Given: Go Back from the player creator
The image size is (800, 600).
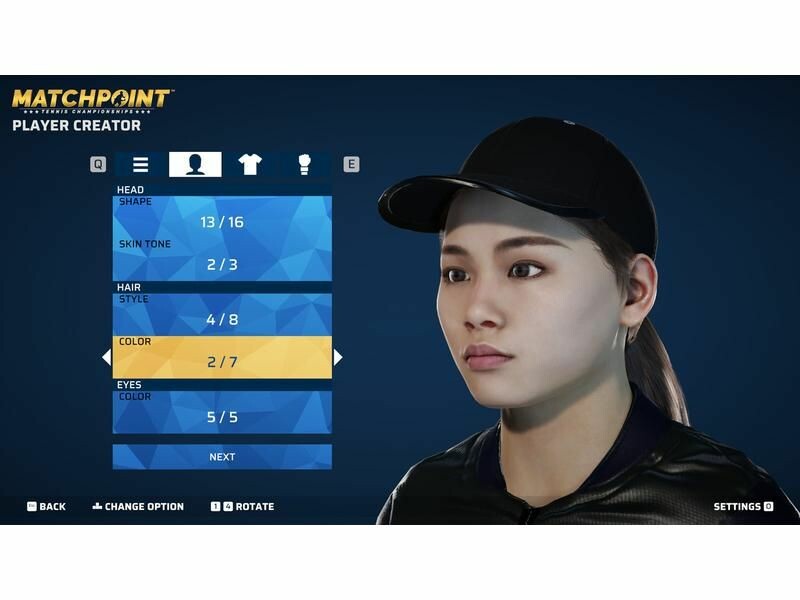Looking at the screenshot, I should [x=46, y=507].
